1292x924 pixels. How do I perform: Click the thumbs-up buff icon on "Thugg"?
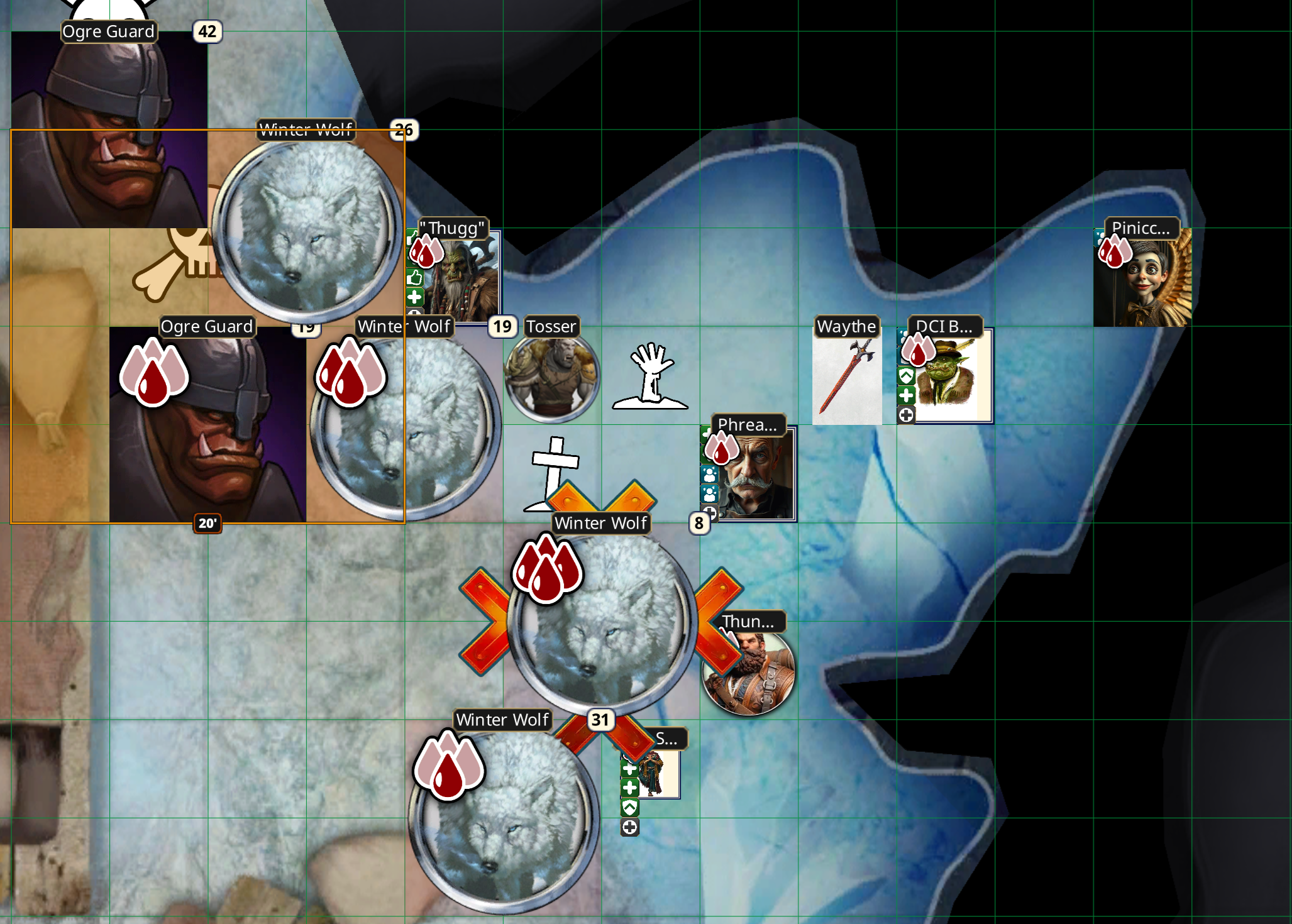(x=414, y=278)
